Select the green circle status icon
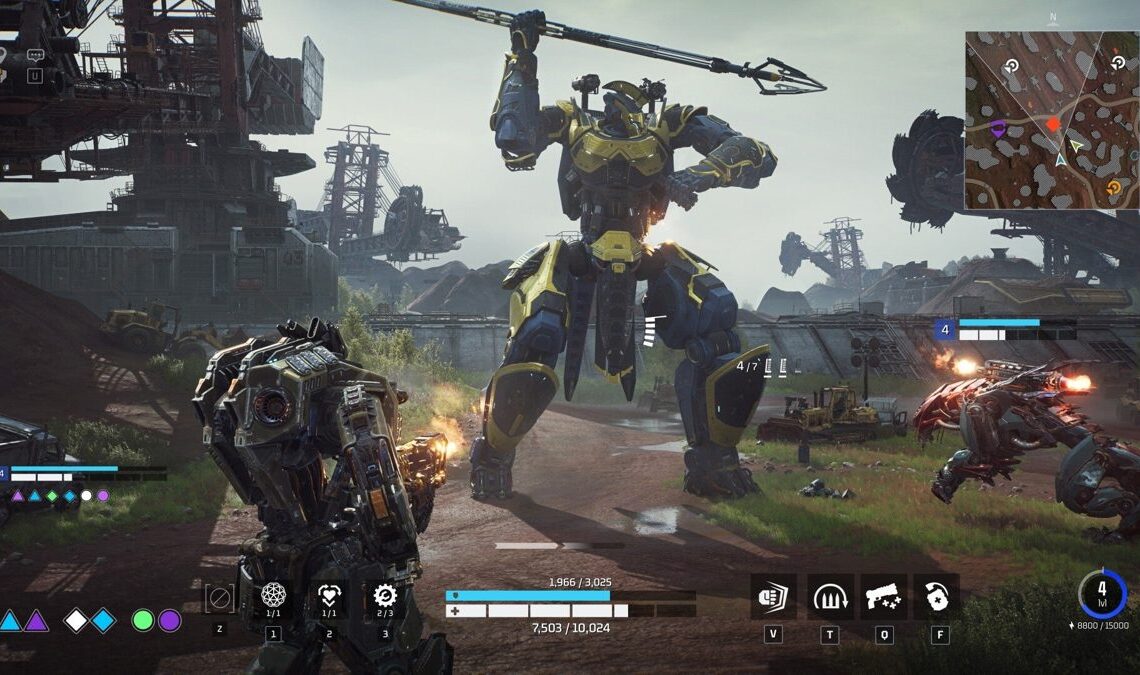The image size is (1140, 675). (143, 620)
